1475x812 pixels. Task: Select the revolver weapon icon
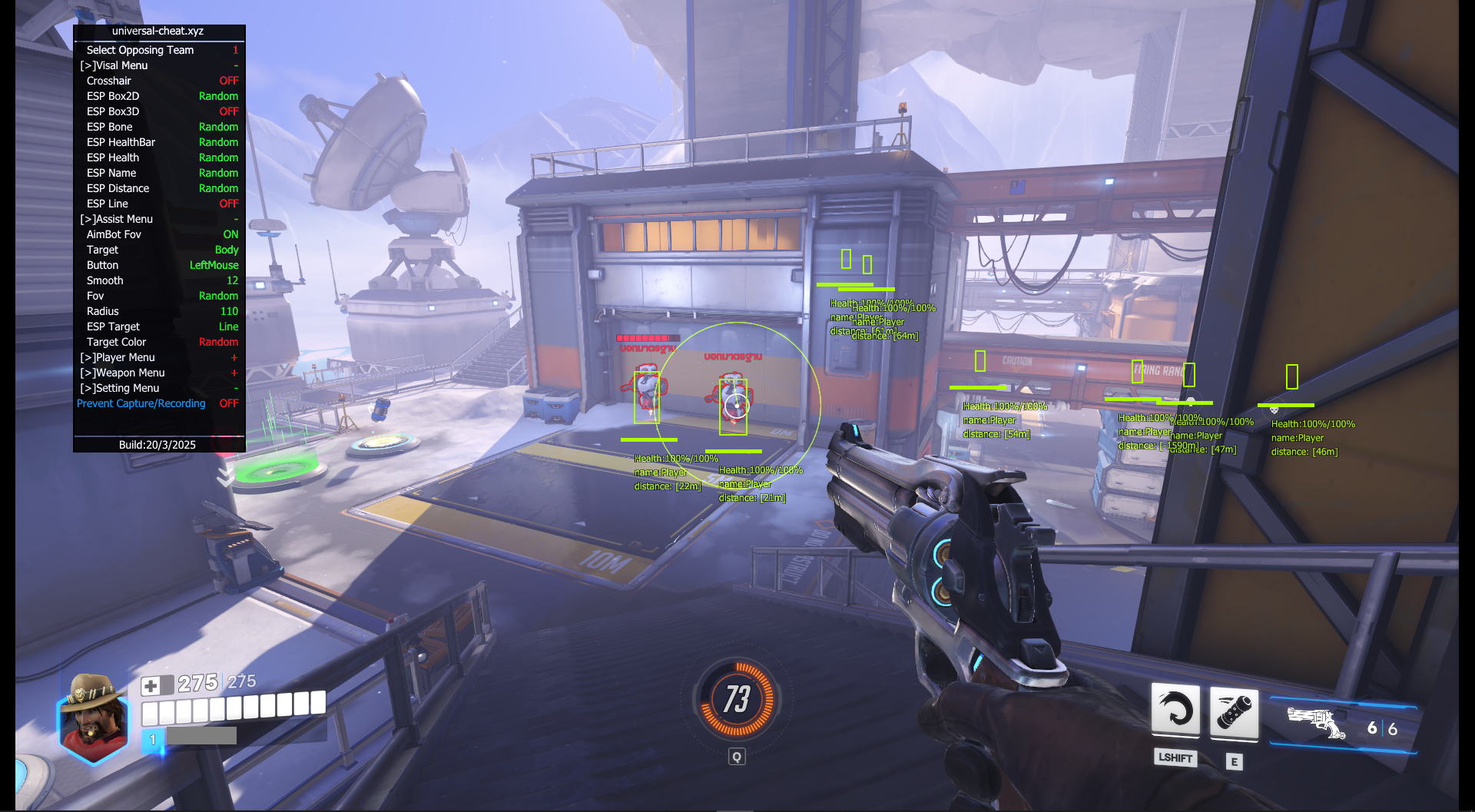pos(1315,723)
